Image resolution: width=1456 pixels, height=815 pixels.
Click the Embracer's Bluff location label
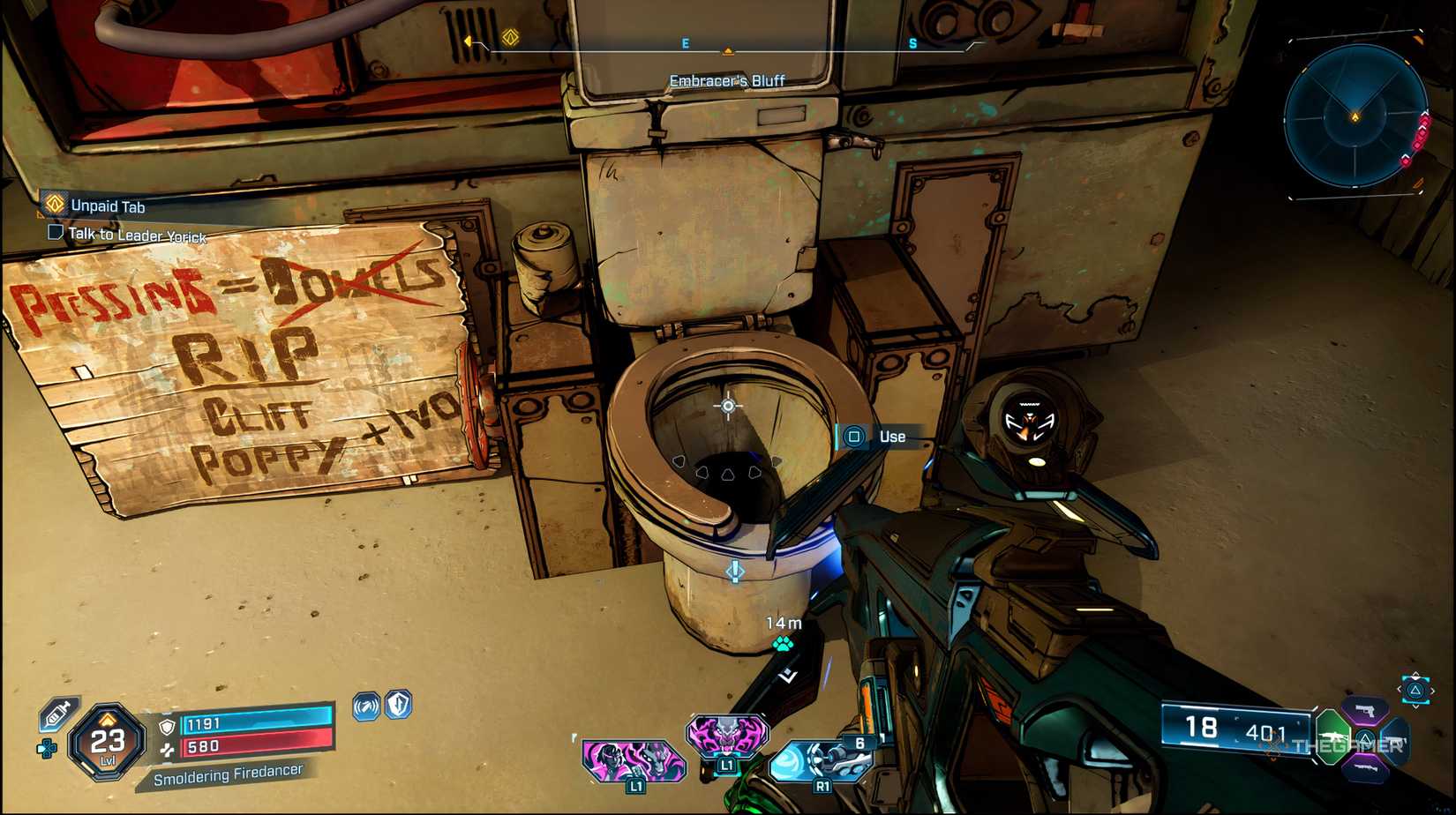pyautogui.click(x=729, y=79)
